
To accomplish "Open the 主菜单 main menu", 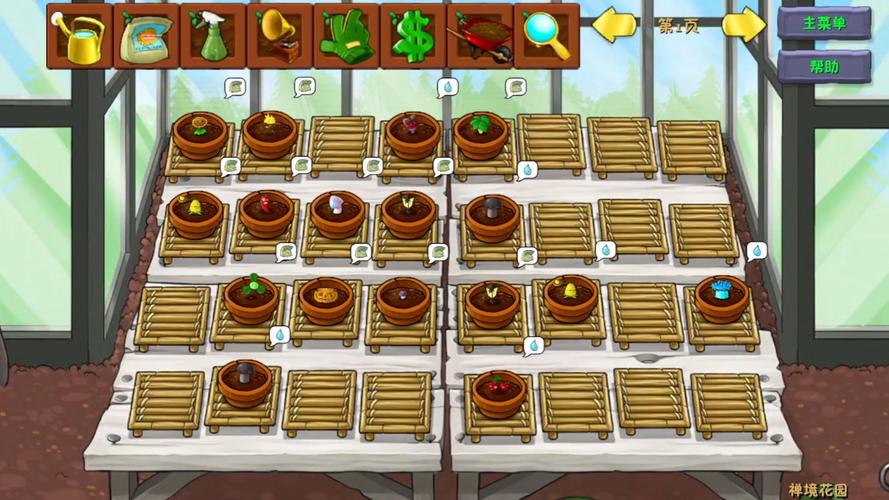I will click(824, 23).
